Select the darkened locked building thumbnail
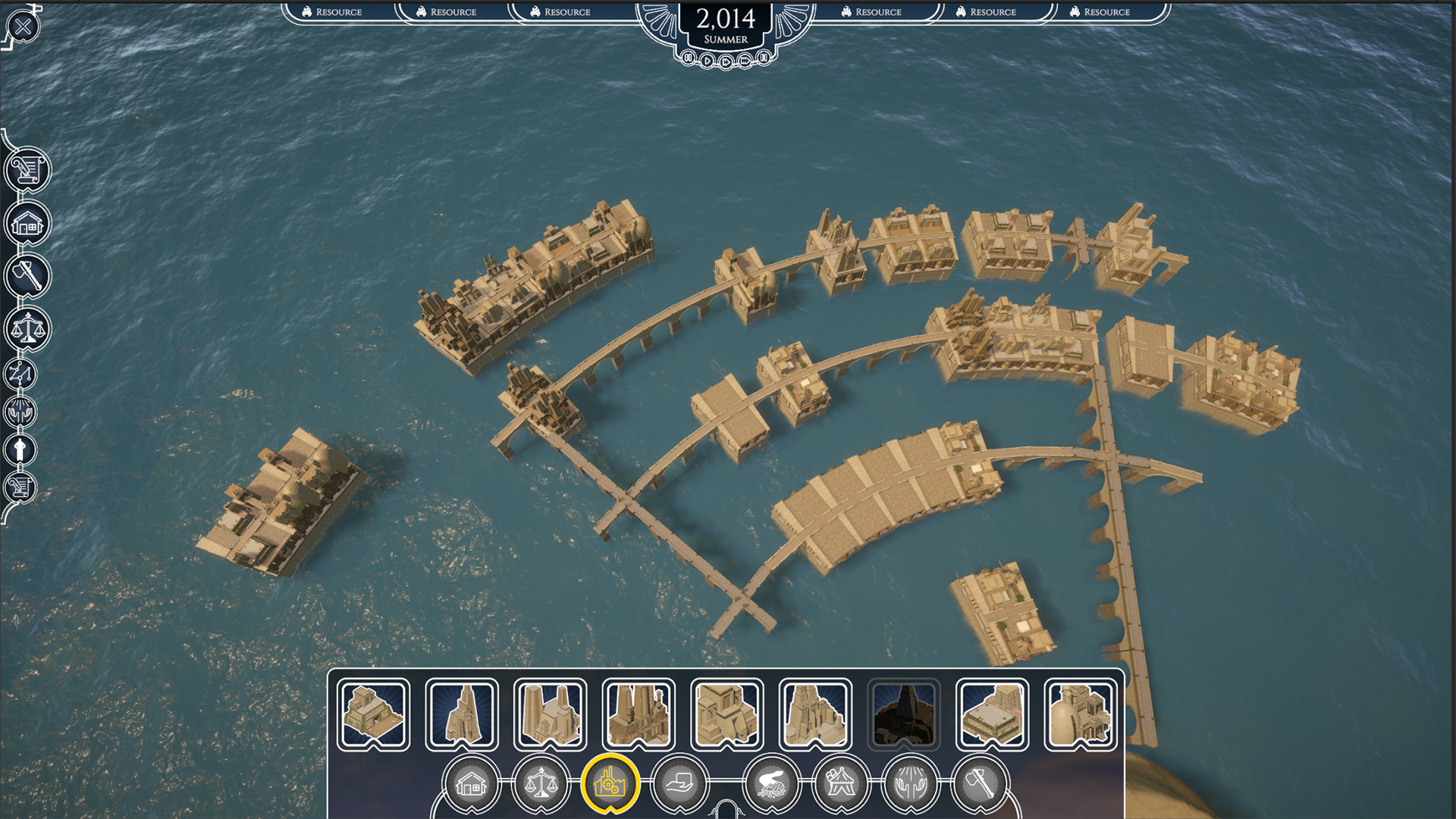 [904, 714]
